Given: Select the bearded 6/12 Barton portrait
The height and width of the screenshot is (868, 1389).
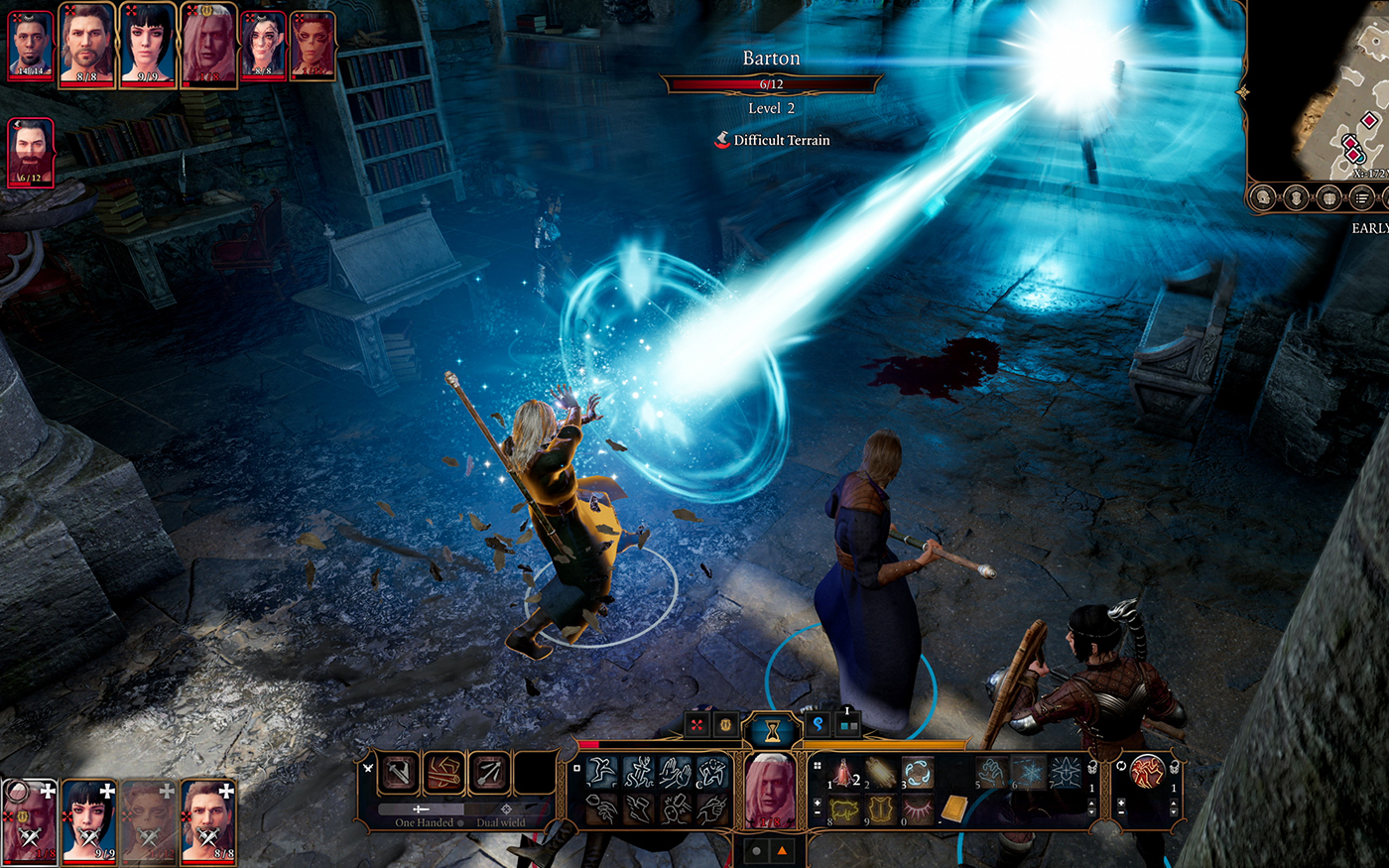Looking at the screenshot, I should pyautogui.click(x=30, y=151).
